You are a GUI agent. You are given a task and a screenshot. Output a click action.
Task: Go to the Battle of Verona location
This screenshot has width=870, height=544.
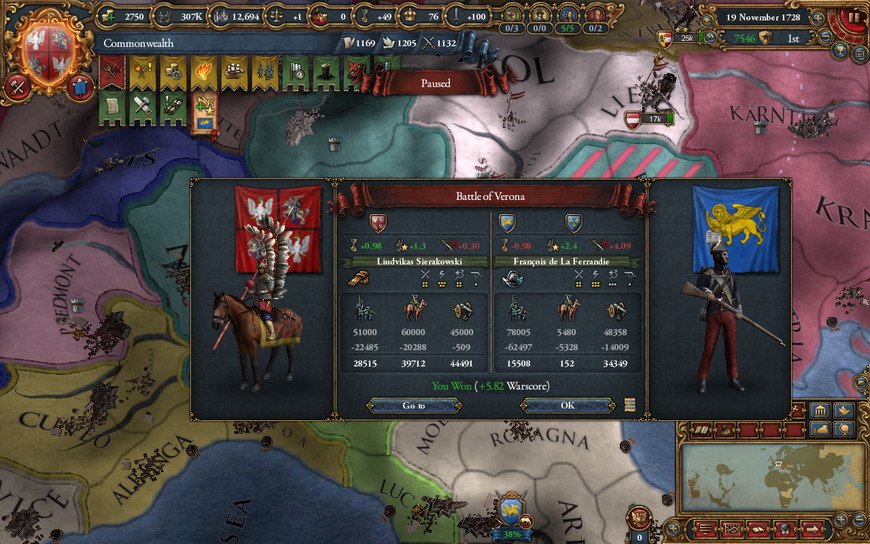point(414,406)
